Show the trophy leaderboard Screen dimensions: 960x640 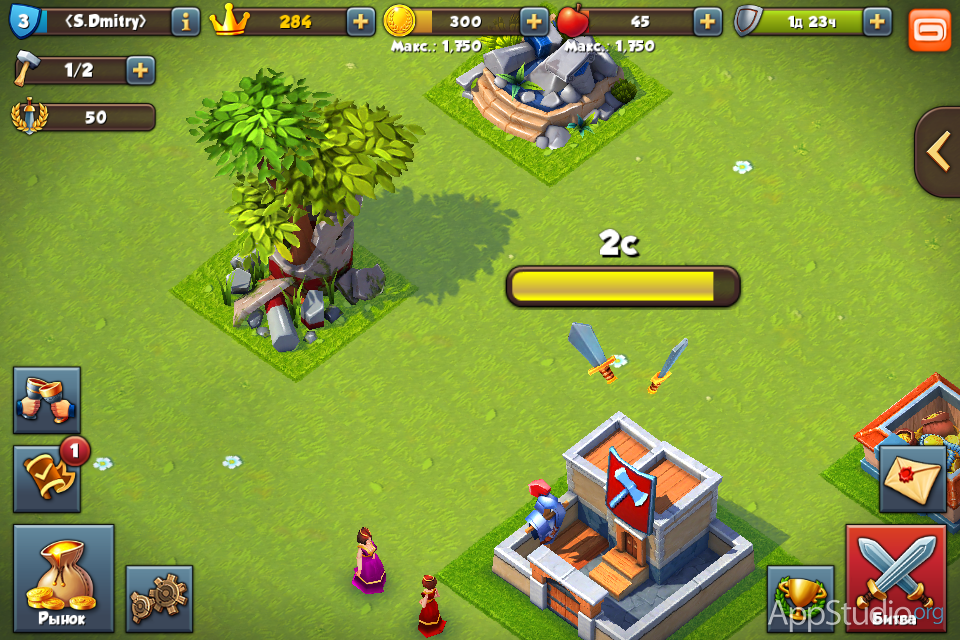[800, 598]
